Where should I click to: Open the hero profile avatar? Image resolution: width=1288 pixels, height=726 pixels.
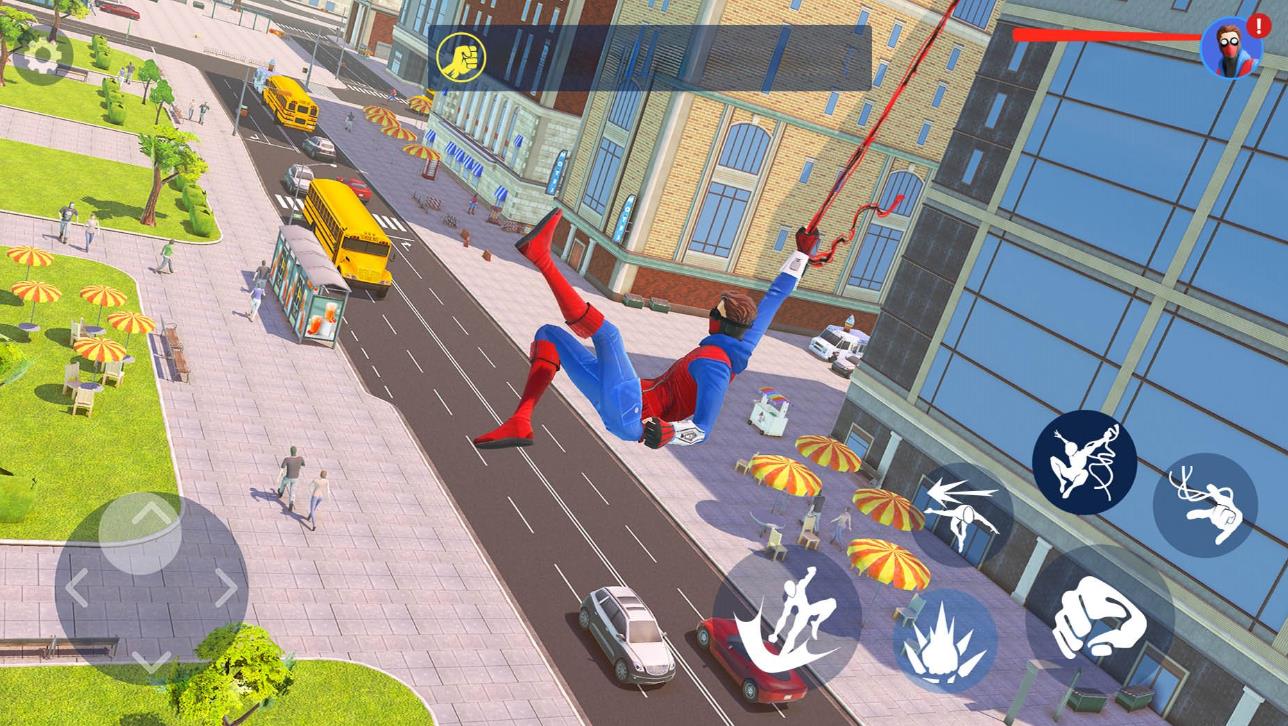[1230, 47]
